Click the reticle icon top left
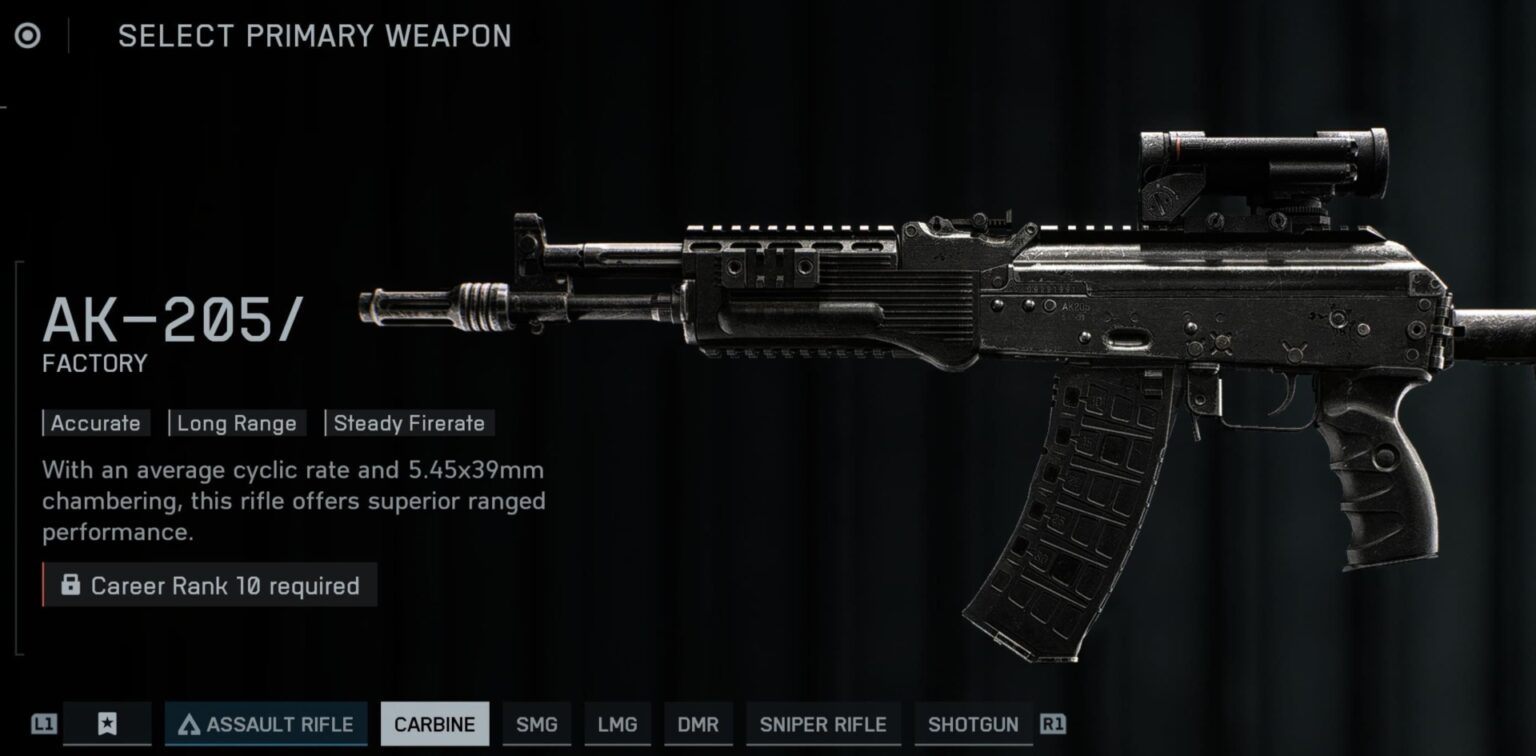Viewport: 1536px width, 756px height. coord(27,36)
